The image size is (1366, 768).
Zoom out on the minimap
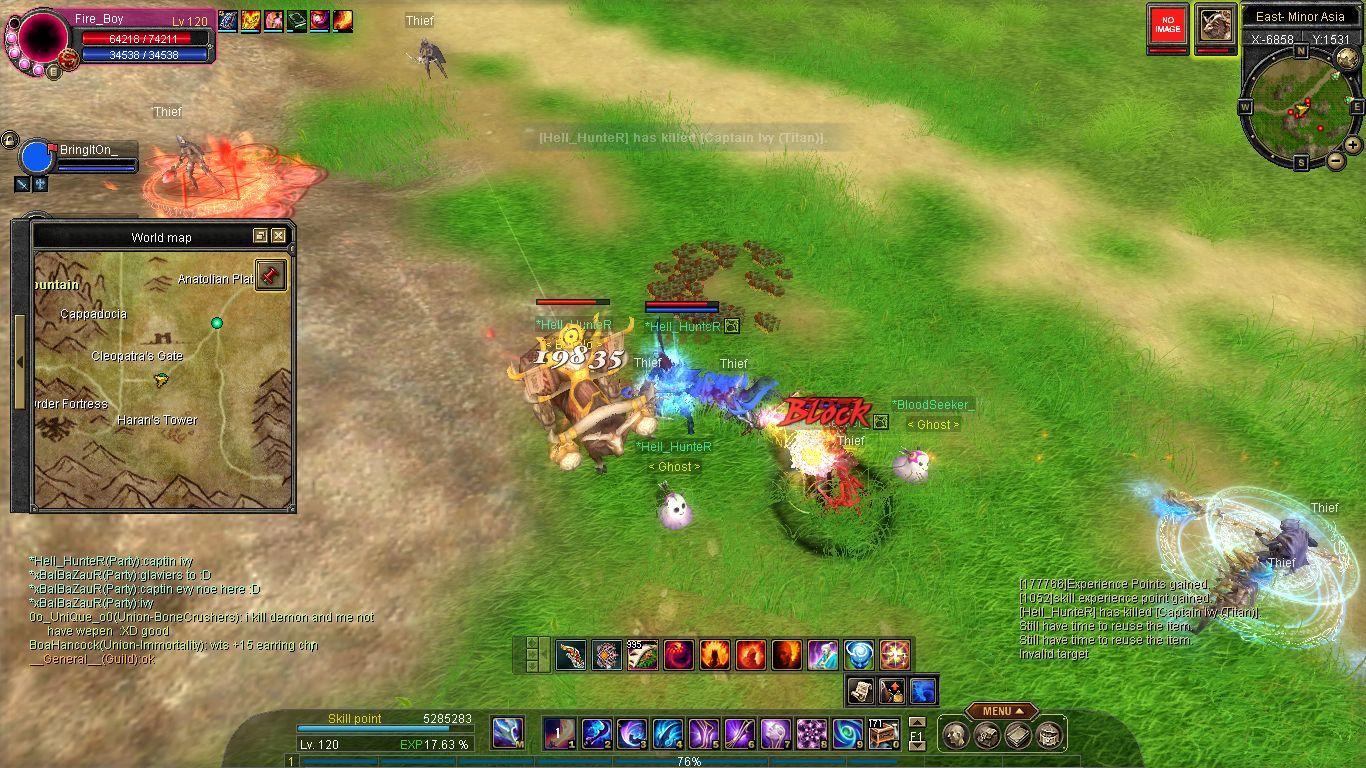point(1336,160)
